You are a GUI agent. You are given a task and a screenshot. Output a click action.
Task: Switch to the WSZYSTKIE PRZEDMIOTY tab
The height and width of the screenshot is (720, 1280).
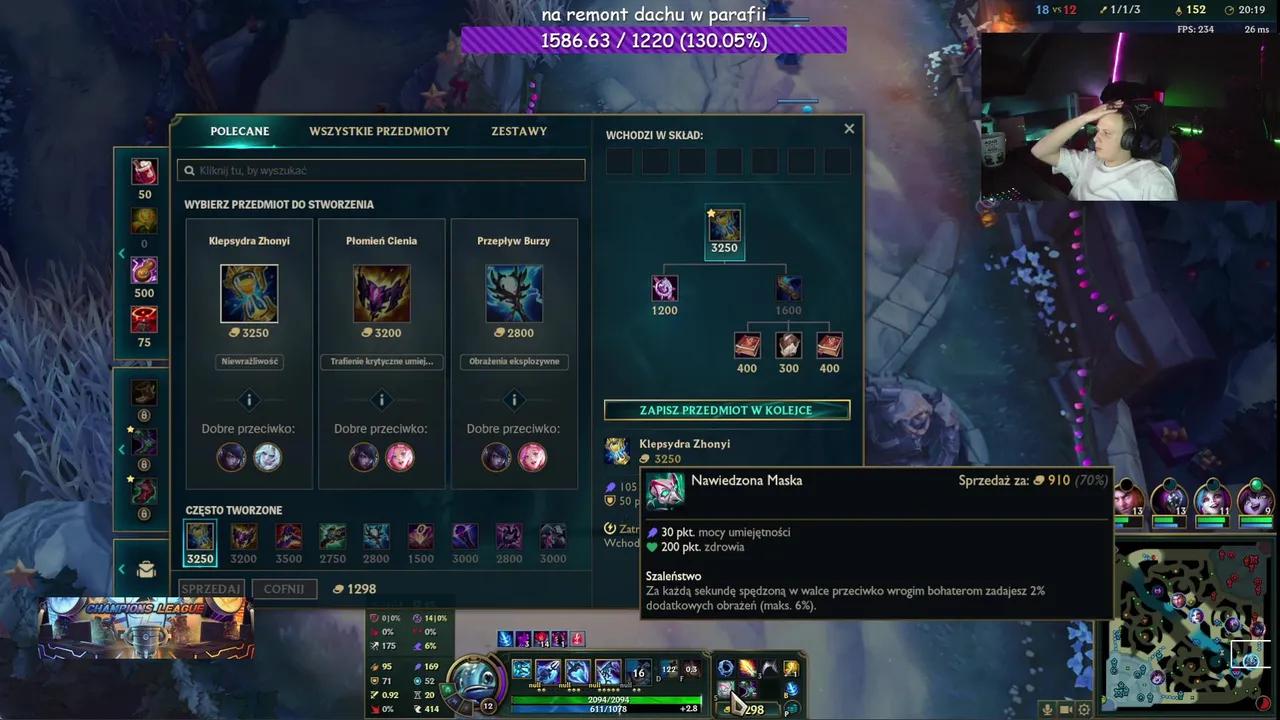click(x=379, y=130)
